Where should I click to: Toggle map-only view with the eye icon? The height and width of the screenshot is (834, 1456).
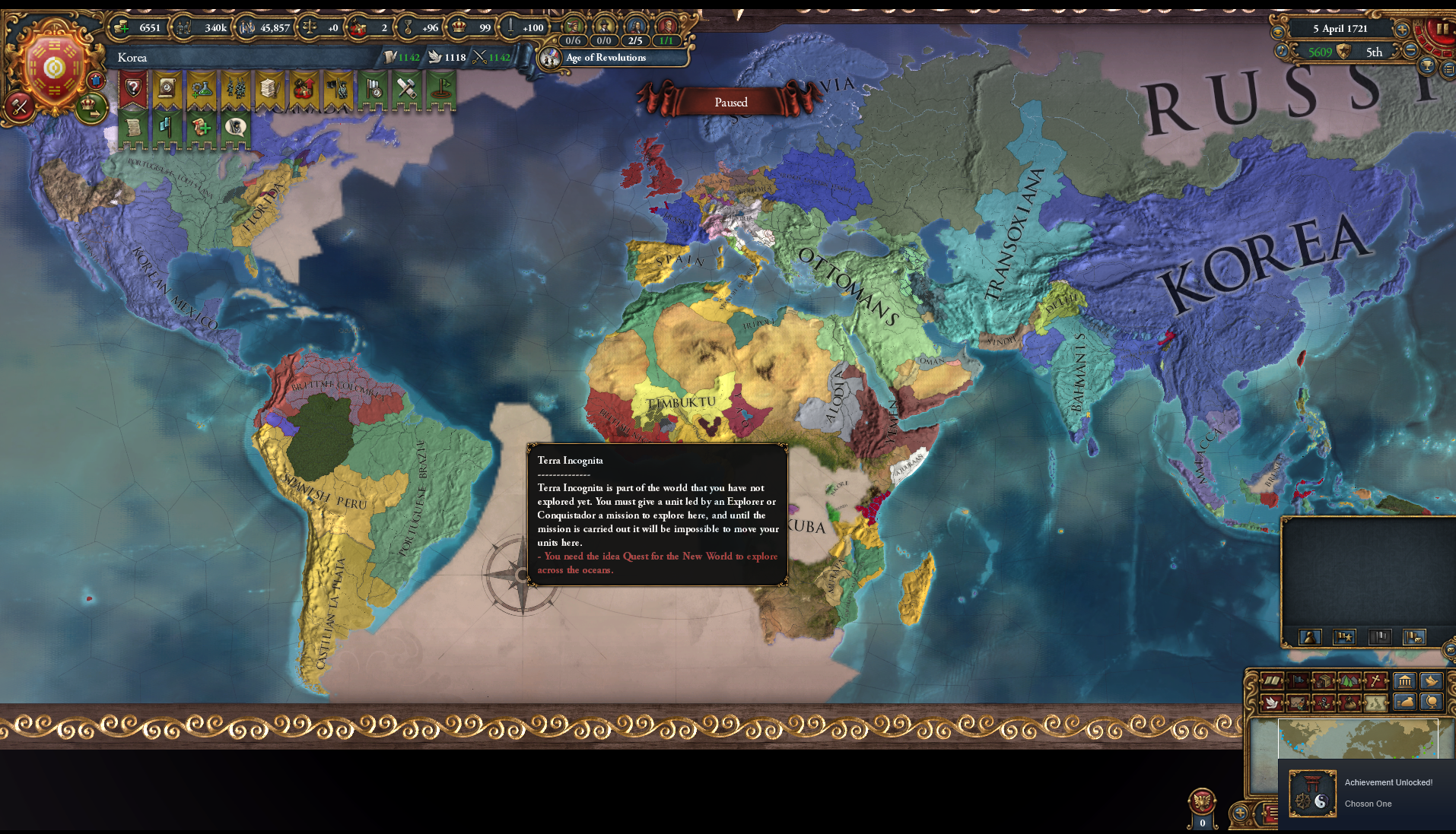1278,32
